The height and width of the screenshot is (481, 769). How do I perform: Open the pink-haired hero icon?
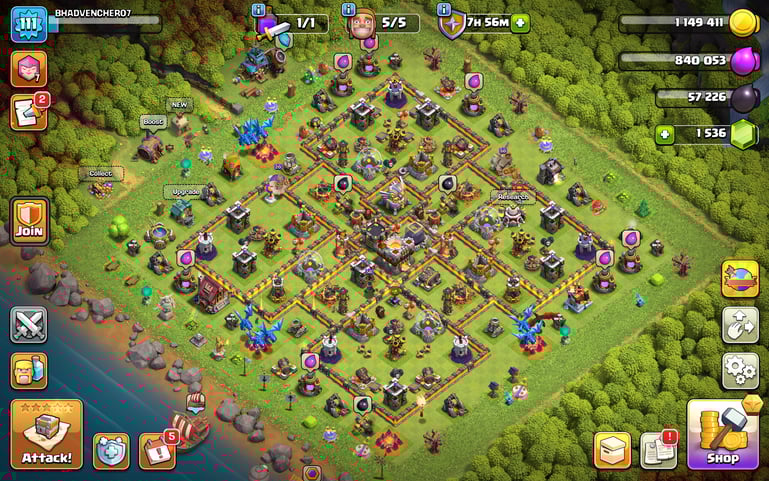(x=29, y=68)
